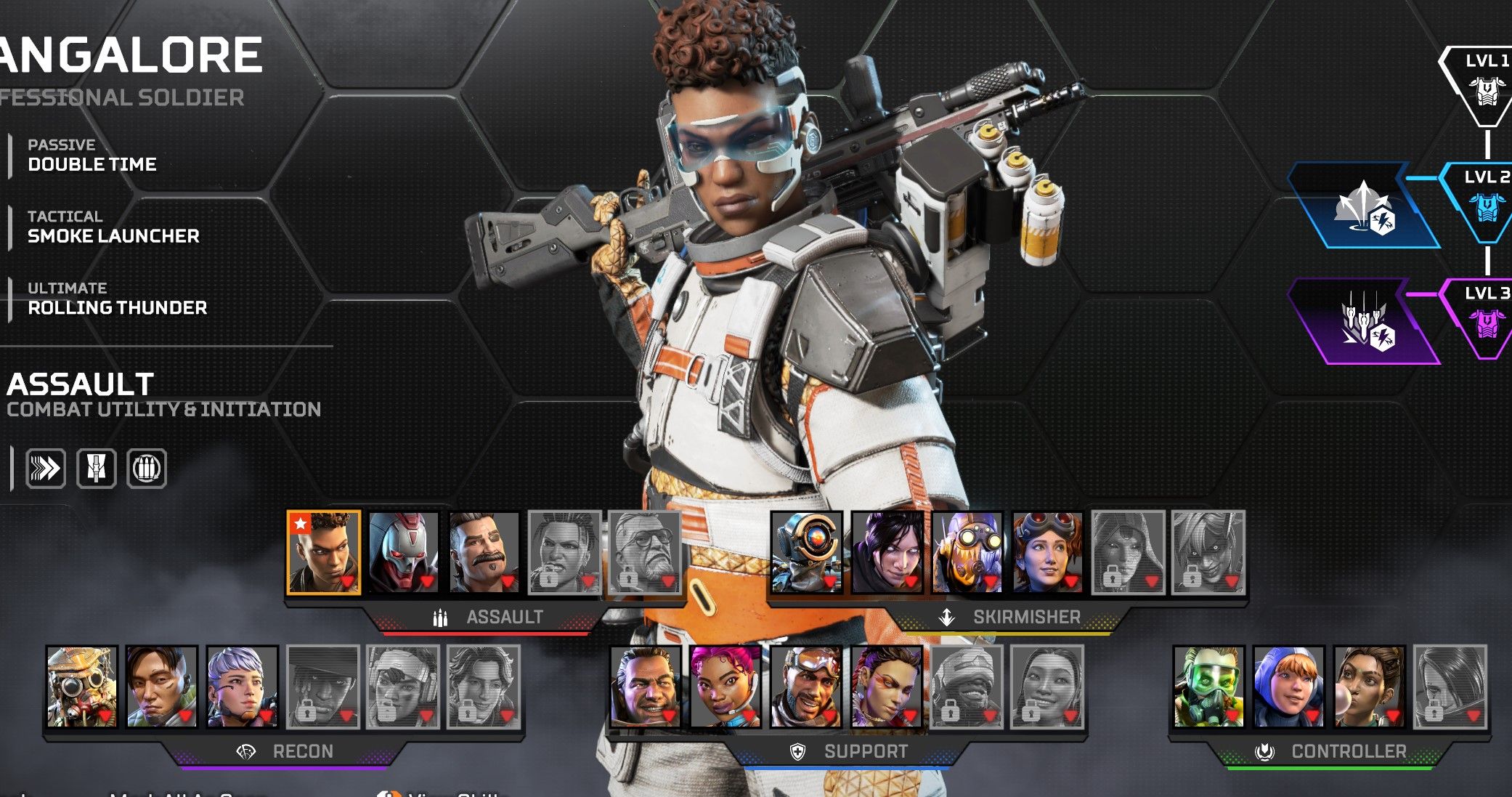
Task: View the purple LVL 3 upgrade icon
Action: (1364, 322)
